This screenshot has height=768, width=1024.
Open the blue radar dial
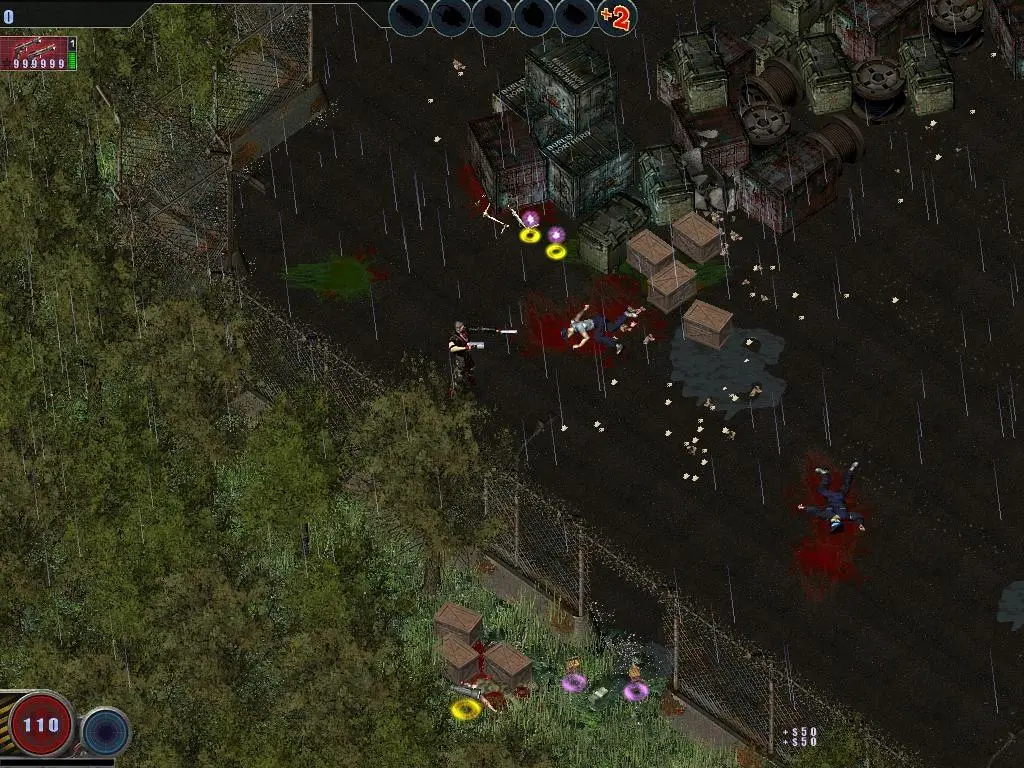(105, 730)
